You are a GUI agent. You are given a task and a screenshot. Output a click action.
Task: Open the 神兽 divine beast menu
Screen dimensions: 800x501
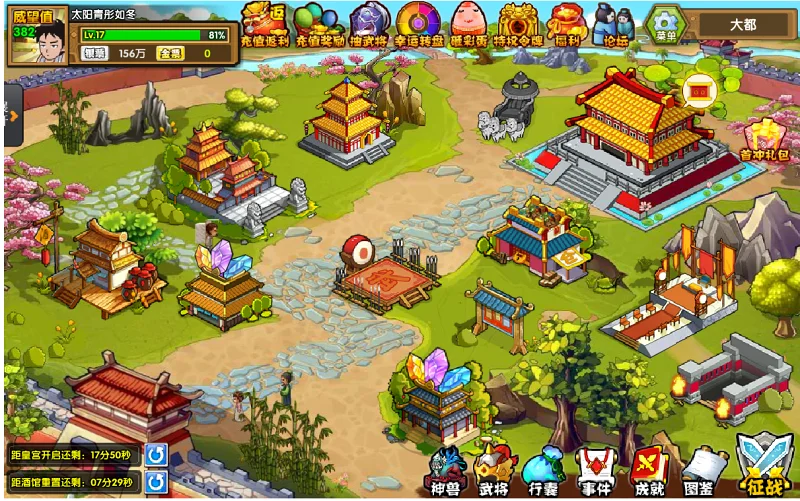point(446,472)
